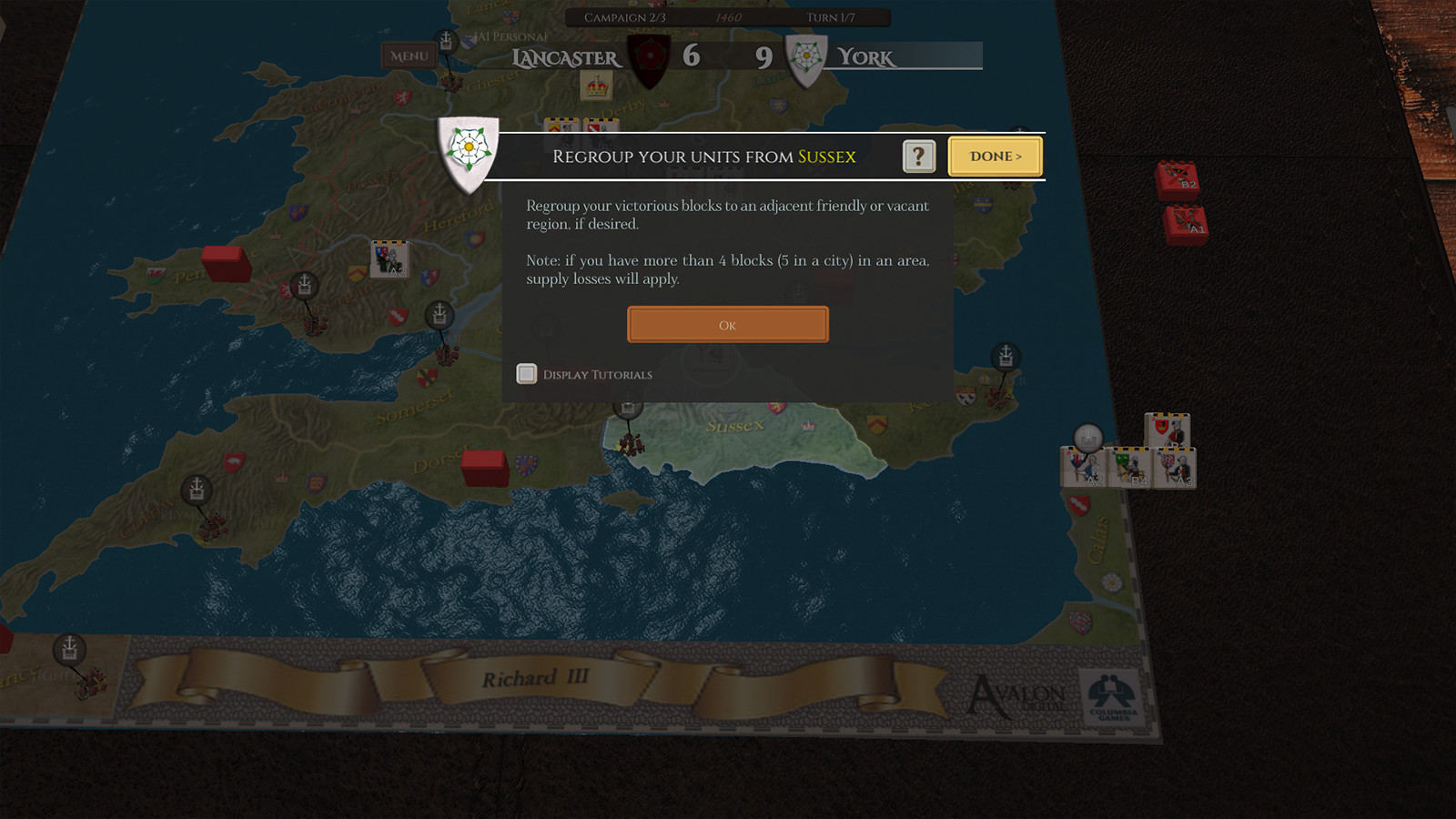
Task: Open the castle magnifier icon near Calais blocks
Action: point(1088,438)
